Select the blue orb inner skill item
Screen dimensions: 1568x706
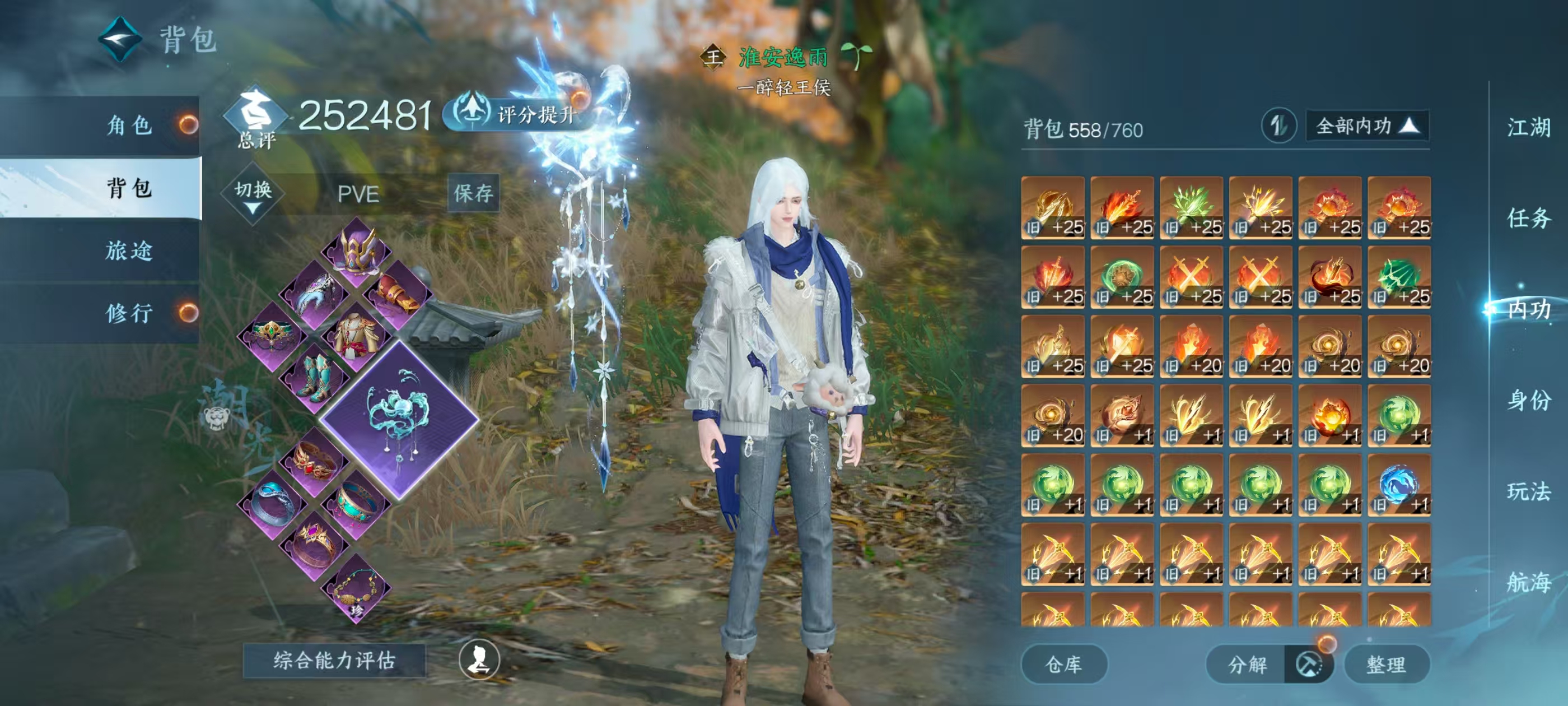pos(1398,485)
